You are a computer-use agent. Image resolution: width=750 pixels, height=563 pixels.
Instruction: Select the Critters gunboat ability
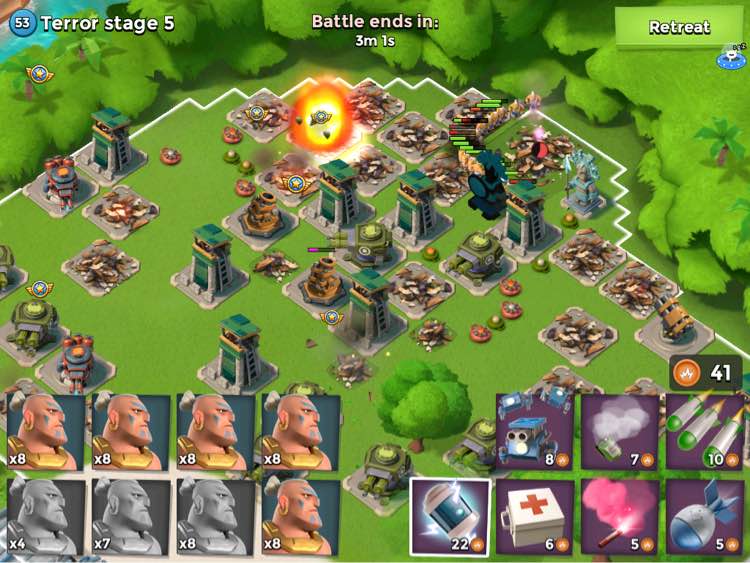(x=535, y=432)
